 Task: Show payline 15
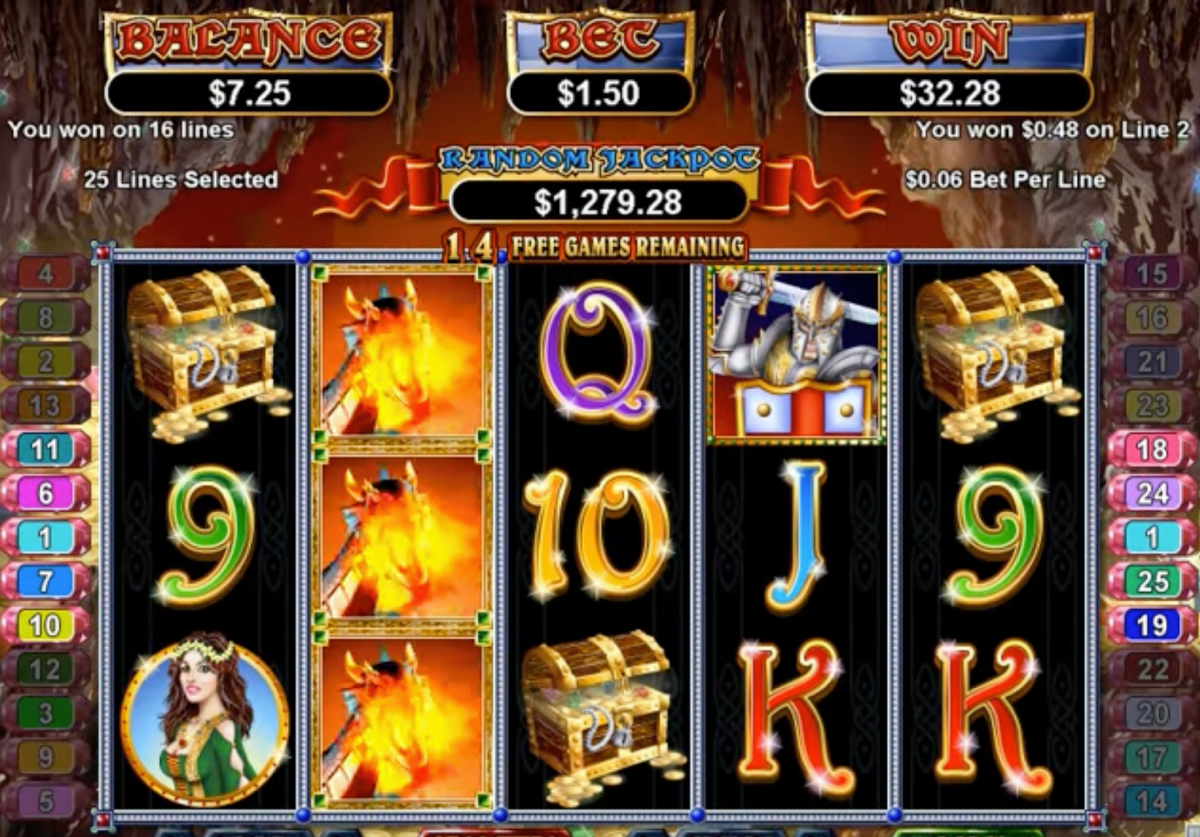[1152, 273]
